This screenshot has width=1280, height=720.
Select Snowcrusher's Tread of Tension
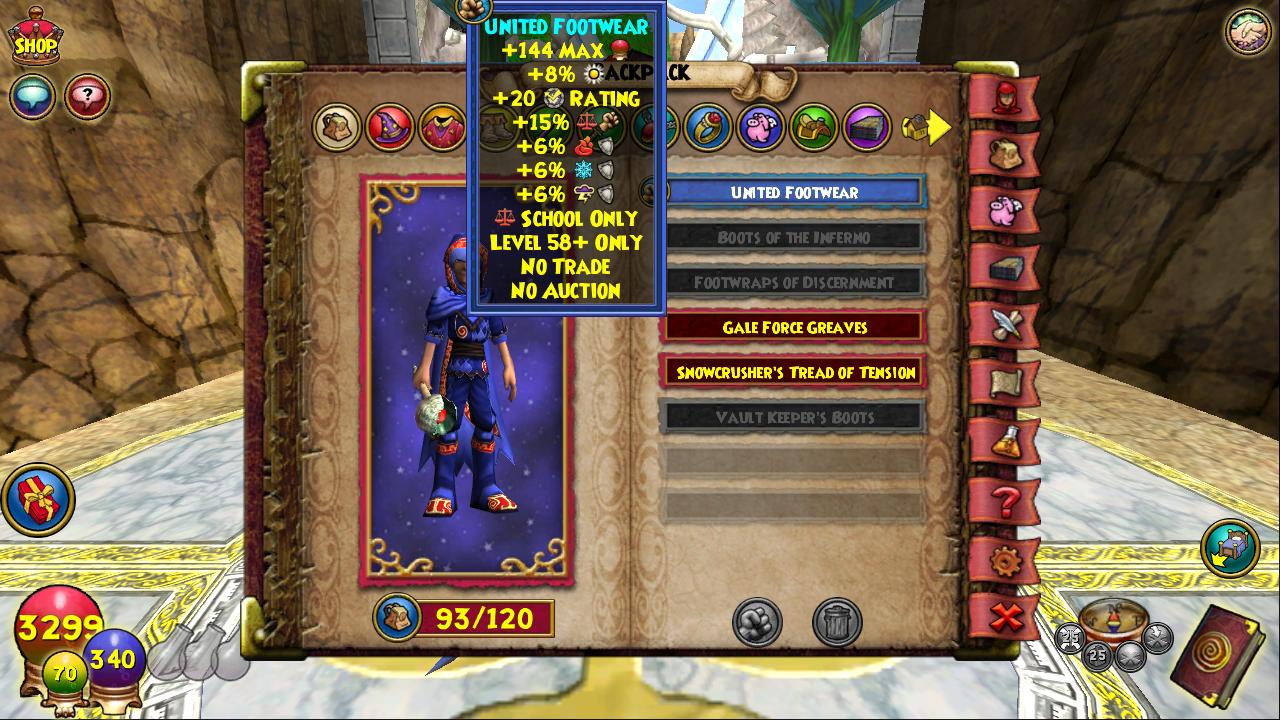point(794,372)
